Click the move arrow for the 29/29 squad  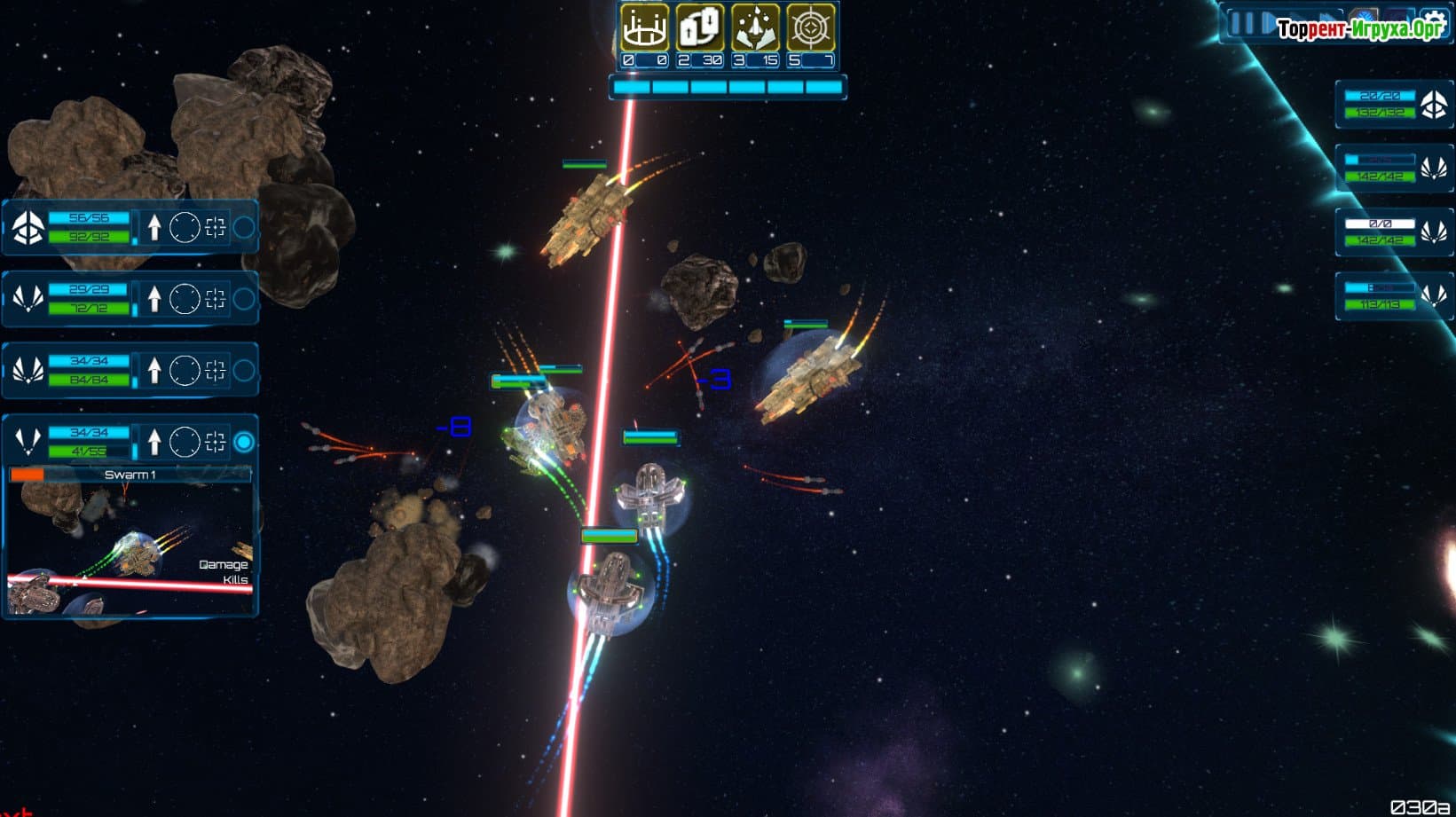(x=154, y=299)
